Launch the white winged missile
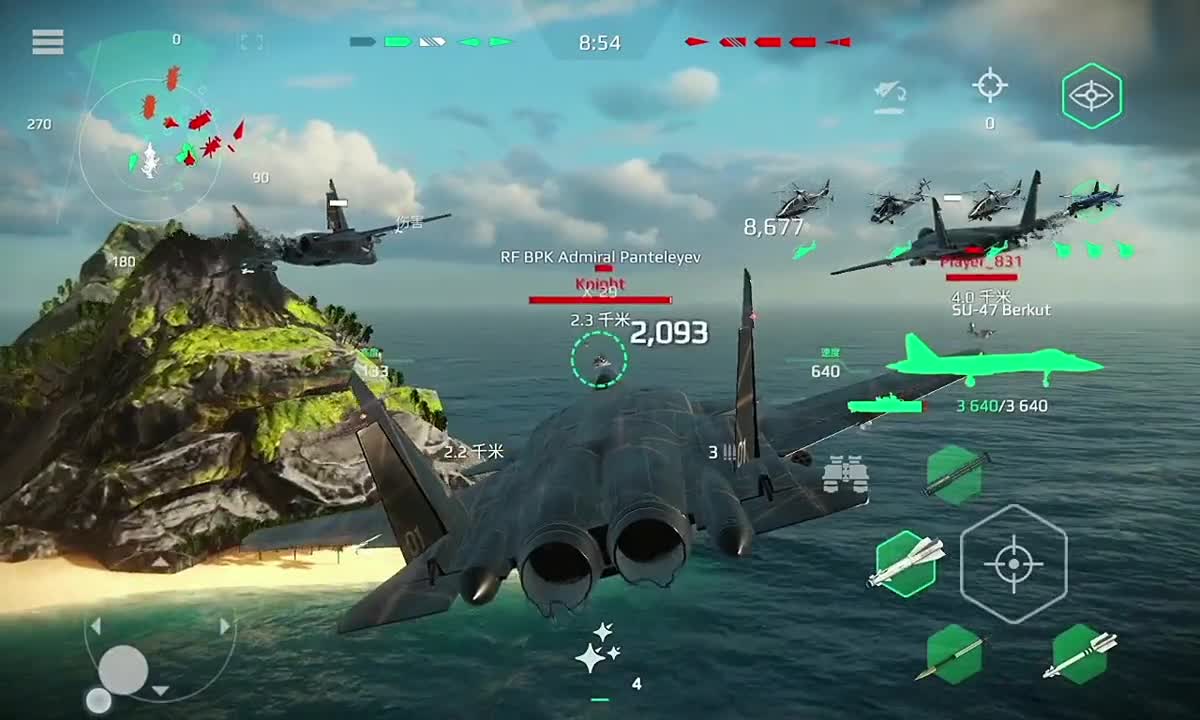Viewport: 1200px width, 720px height. pos(906,564)
